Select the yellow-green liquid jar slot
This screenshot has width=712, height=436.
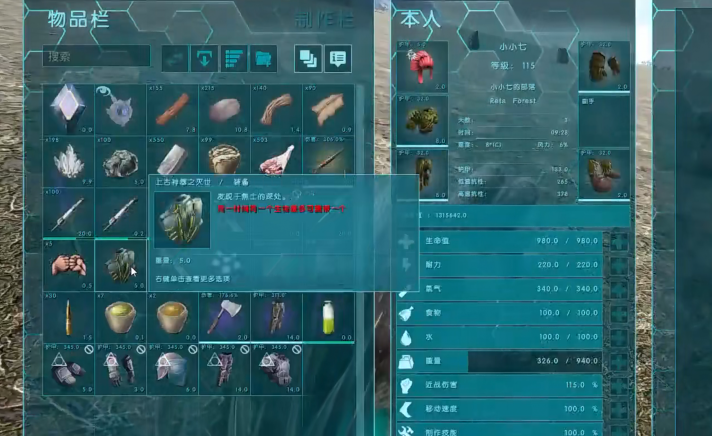coord(328,317)
